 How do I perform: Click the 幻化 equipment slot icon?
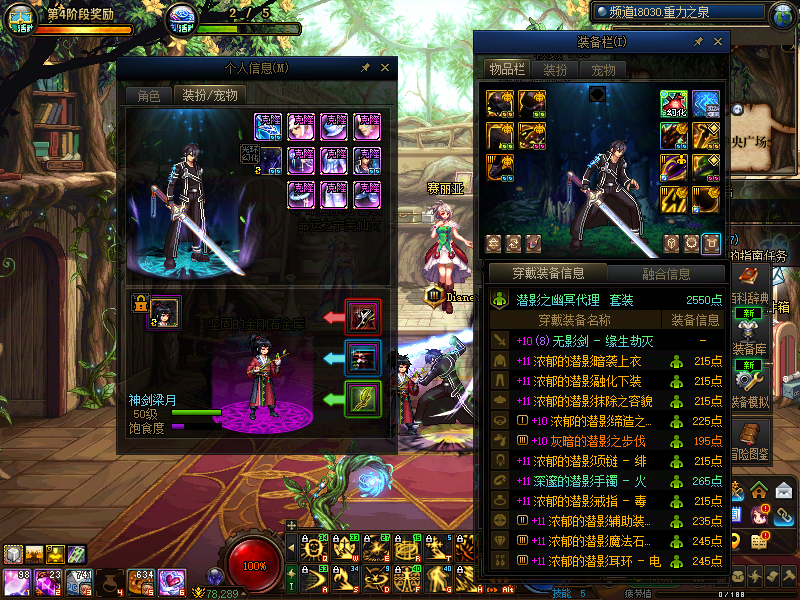[674, 104]
